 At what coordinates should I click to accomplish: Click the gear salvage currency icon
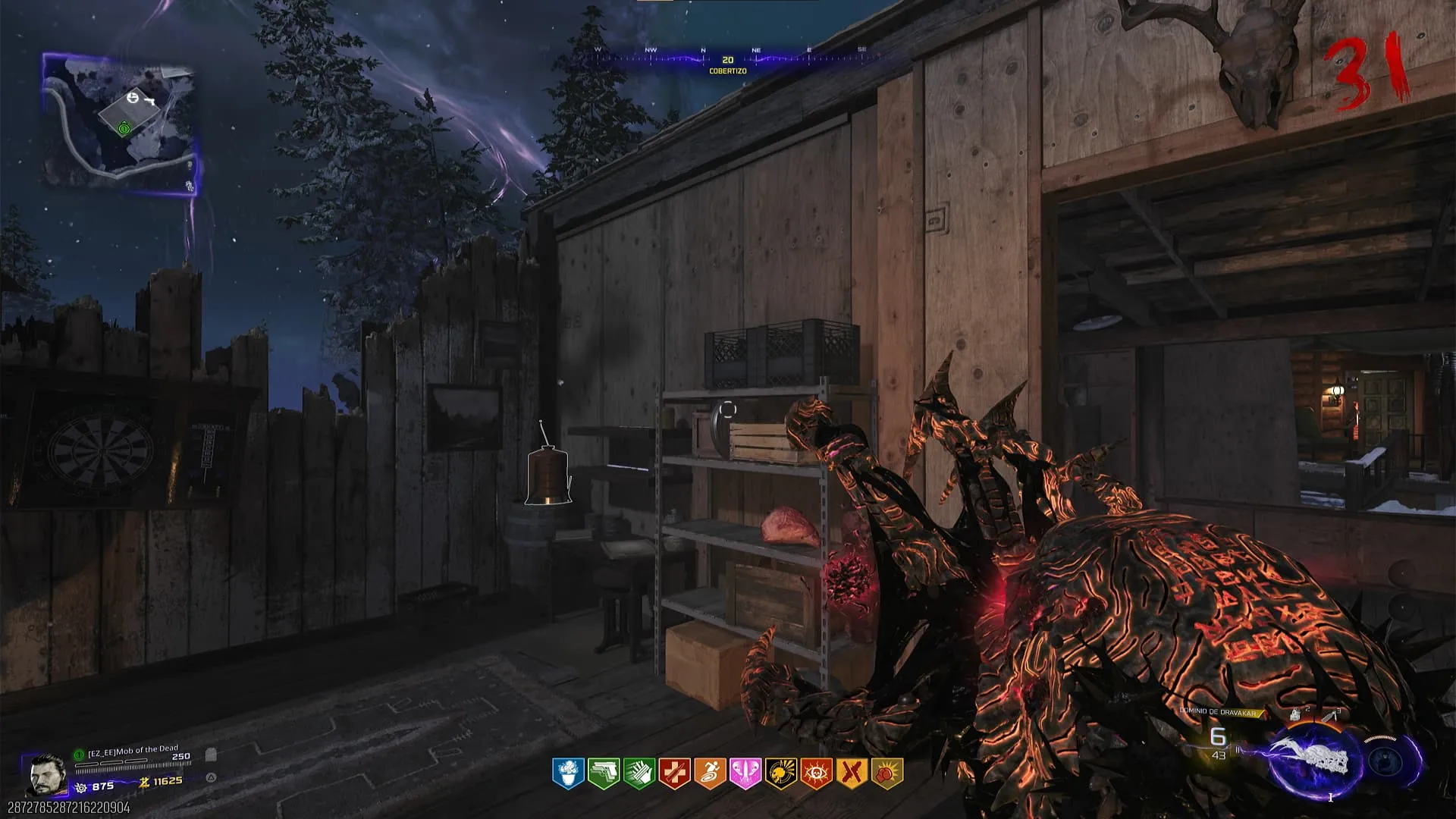click(82, 786)
